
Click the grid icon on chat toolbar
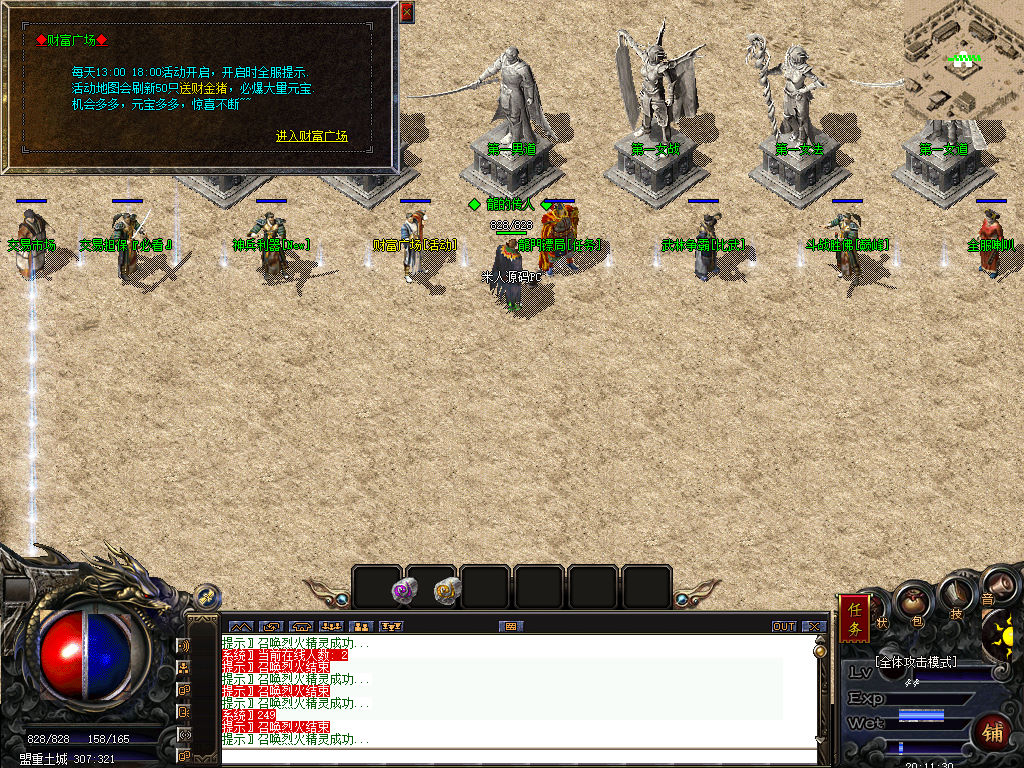(510, 626)
